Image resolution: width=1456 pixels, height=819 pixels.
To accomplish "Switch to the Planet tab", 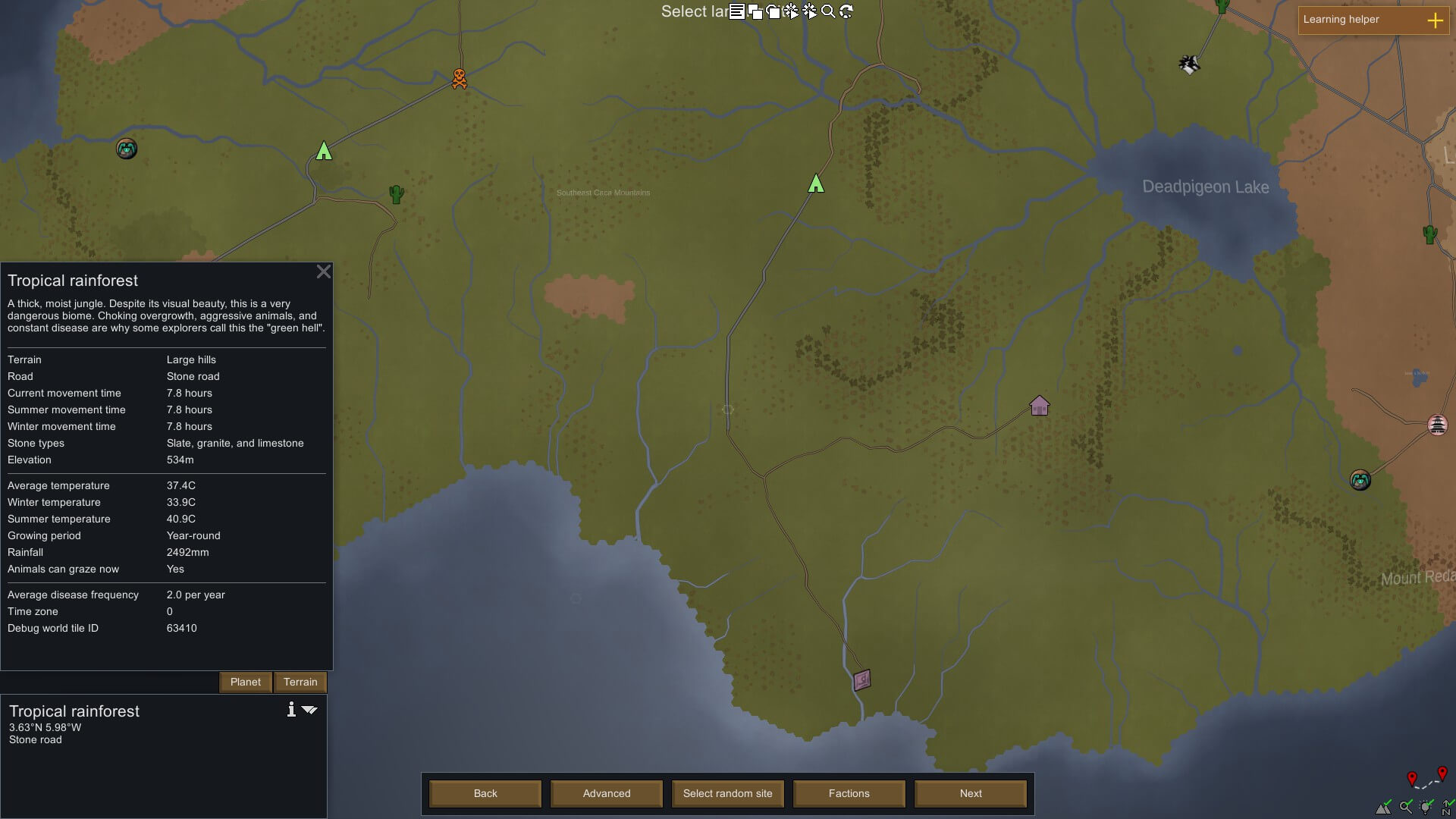I will click(x=245, y=682).
